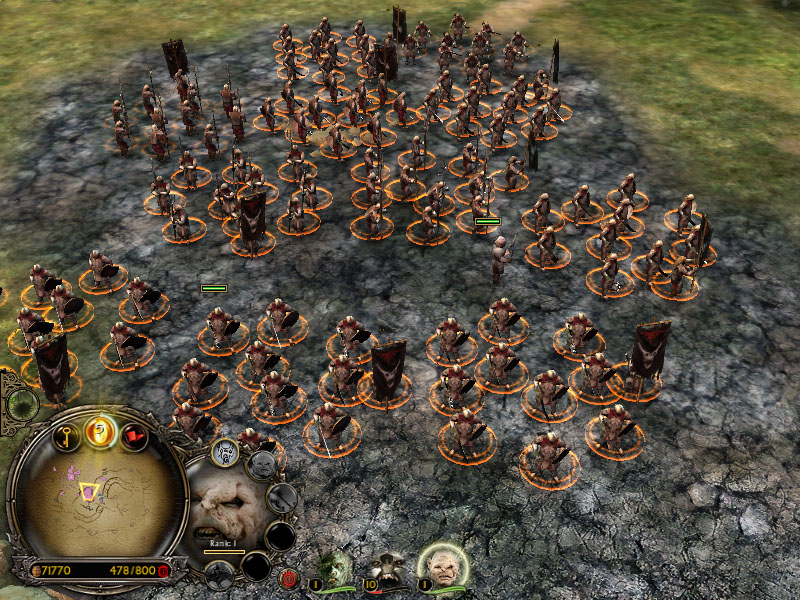This screenshot has height=600, width=800.
Task: Click the red flag button above the minimap
Action: click(x=134, y=436)
